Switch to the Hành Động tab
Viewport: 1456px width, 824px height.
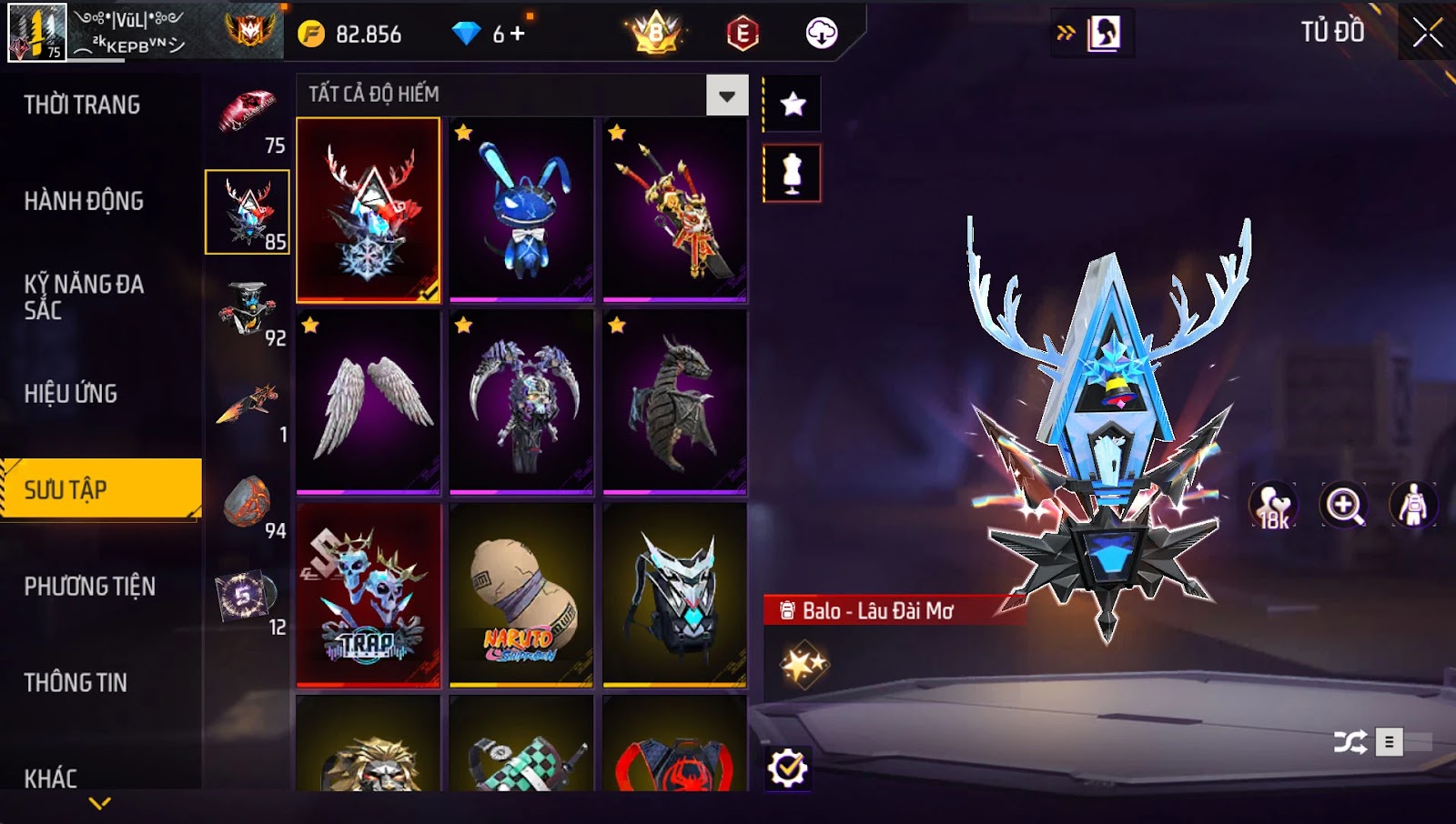(x=84, y=201)
